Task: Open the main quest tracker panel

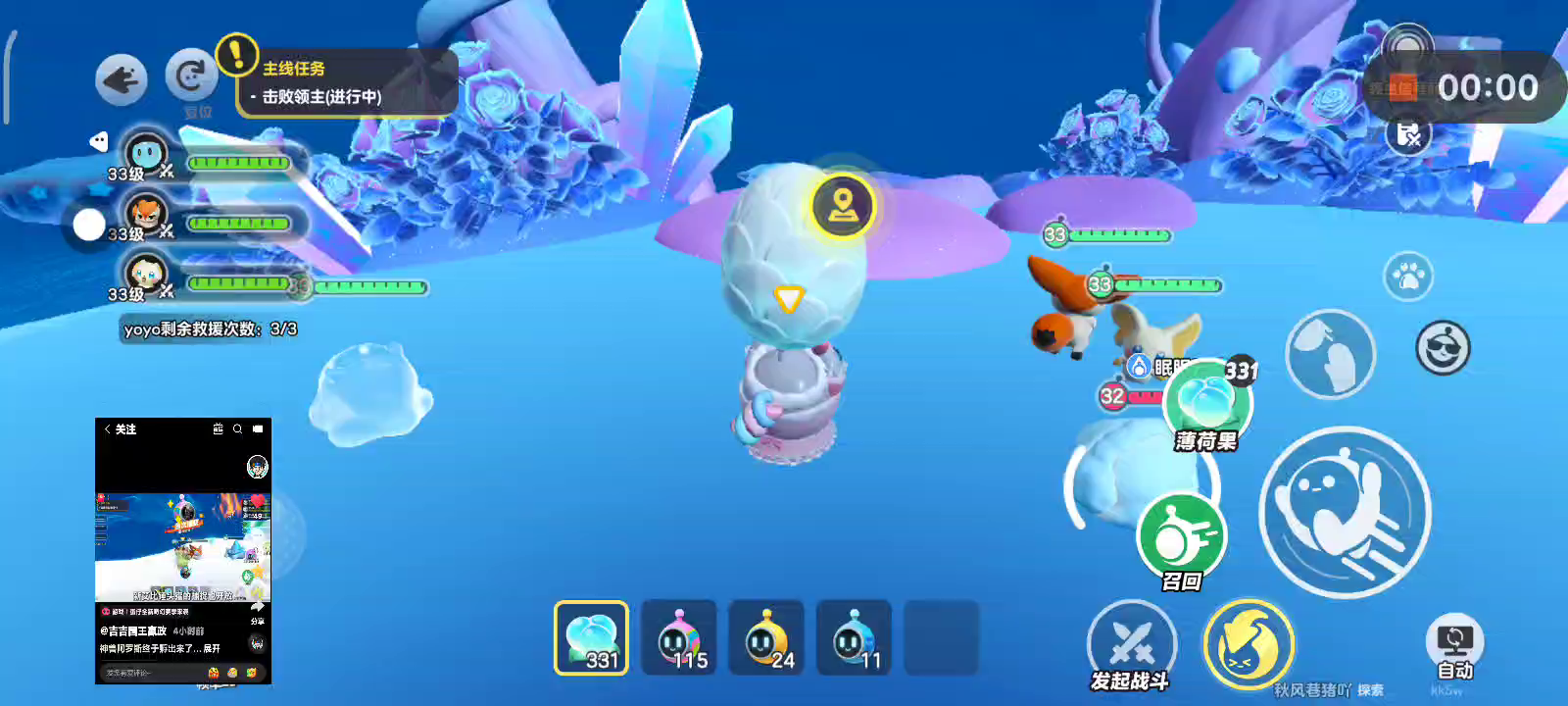Action: pos(347,83)
